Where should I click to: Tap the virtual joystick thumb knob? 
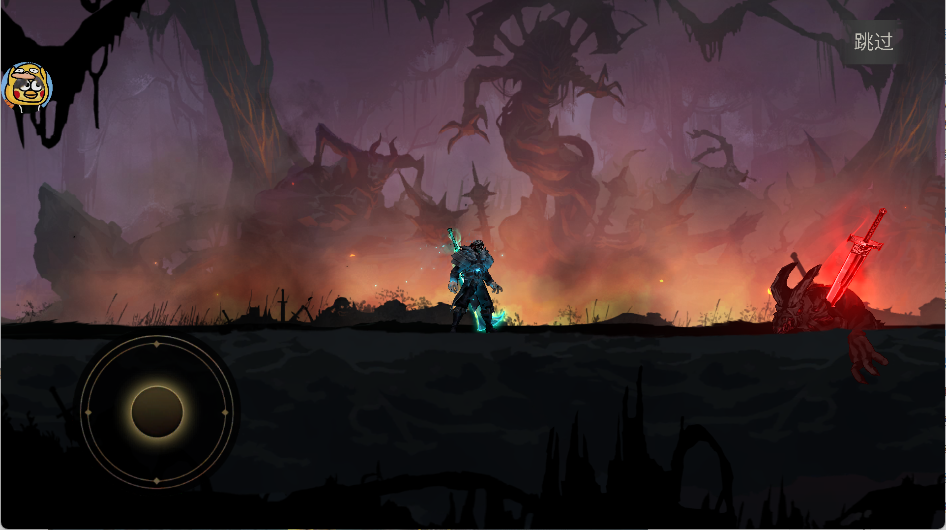pos(157,412)
